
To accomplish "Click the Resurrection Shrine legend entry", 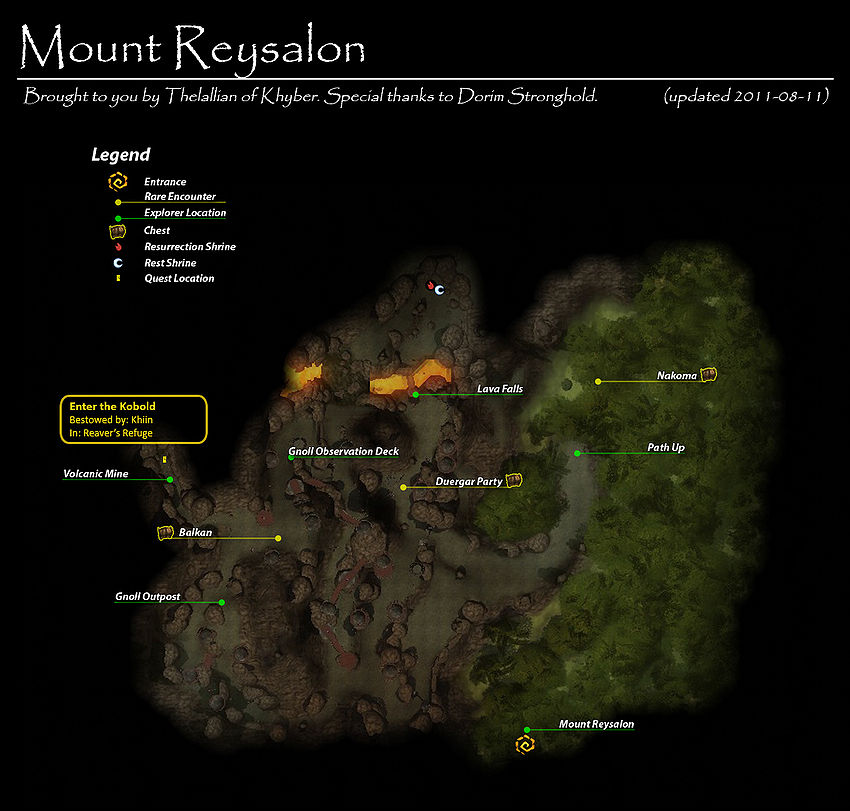I will [x=189, y=246].
